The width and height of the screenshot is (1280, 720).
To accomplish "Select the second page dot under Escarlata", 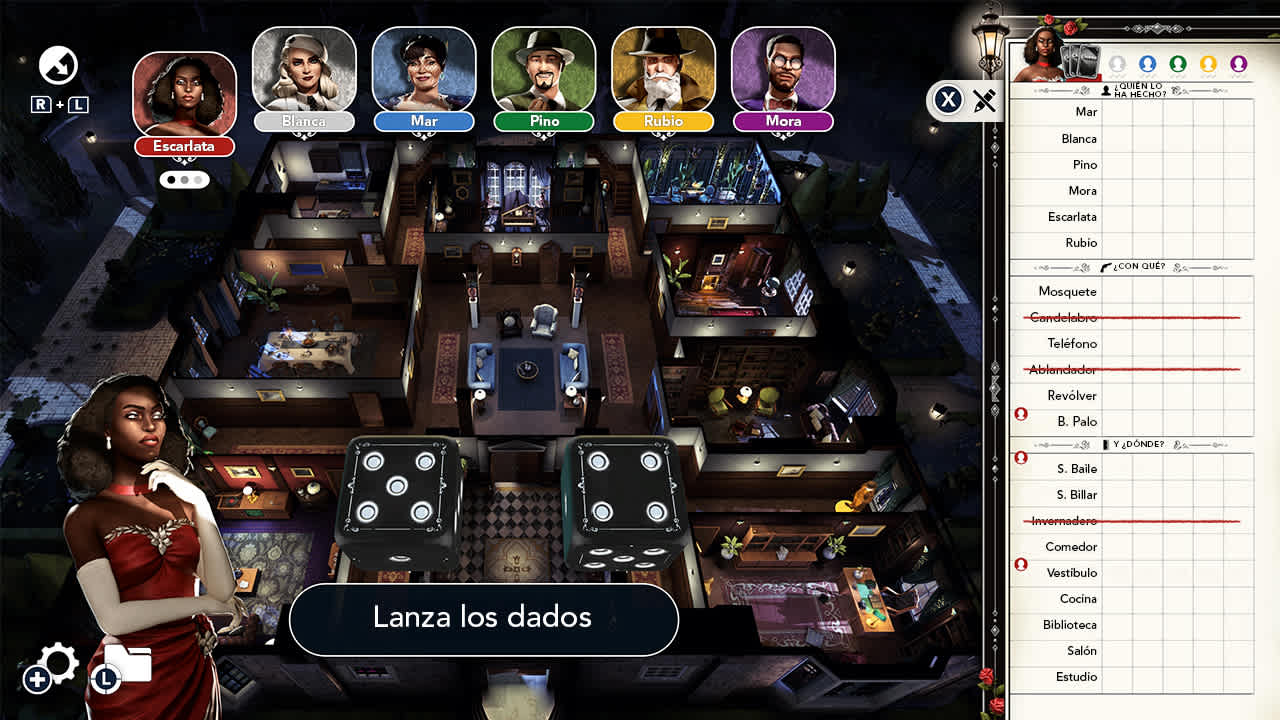I will click(x=183, y=179).
